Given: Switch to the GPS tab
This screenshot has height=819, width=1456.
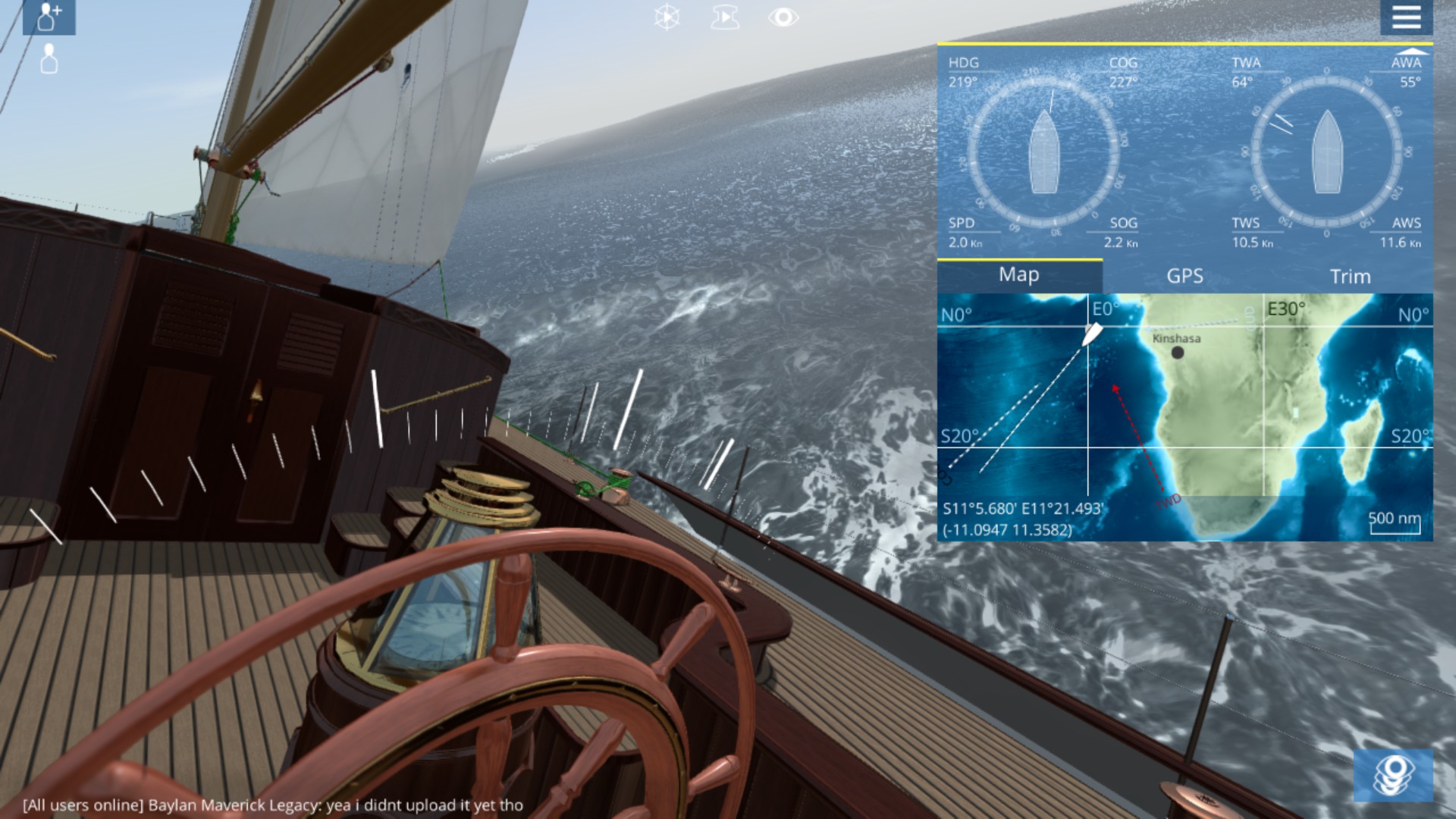Looking at the screenshot, I should [x=1185, y=276].
